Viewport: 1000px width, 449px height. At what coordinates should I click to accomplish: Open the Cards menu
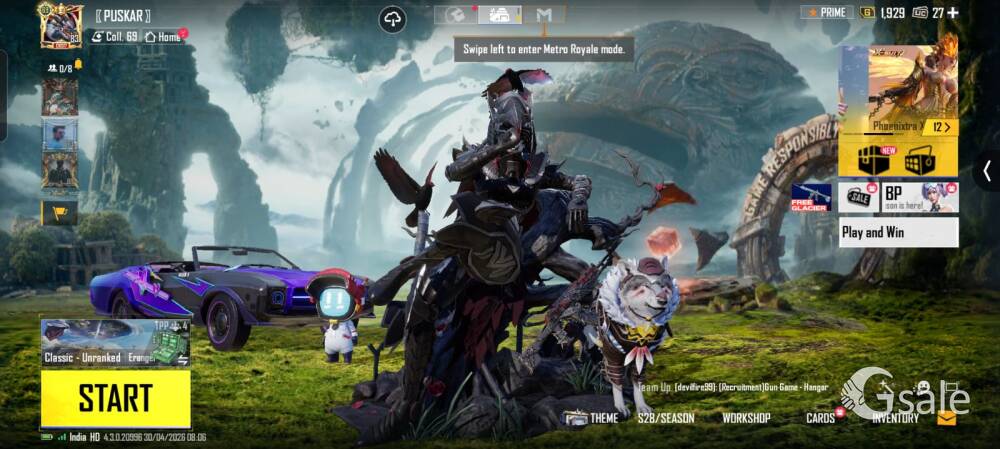click(x=821, y=418)
